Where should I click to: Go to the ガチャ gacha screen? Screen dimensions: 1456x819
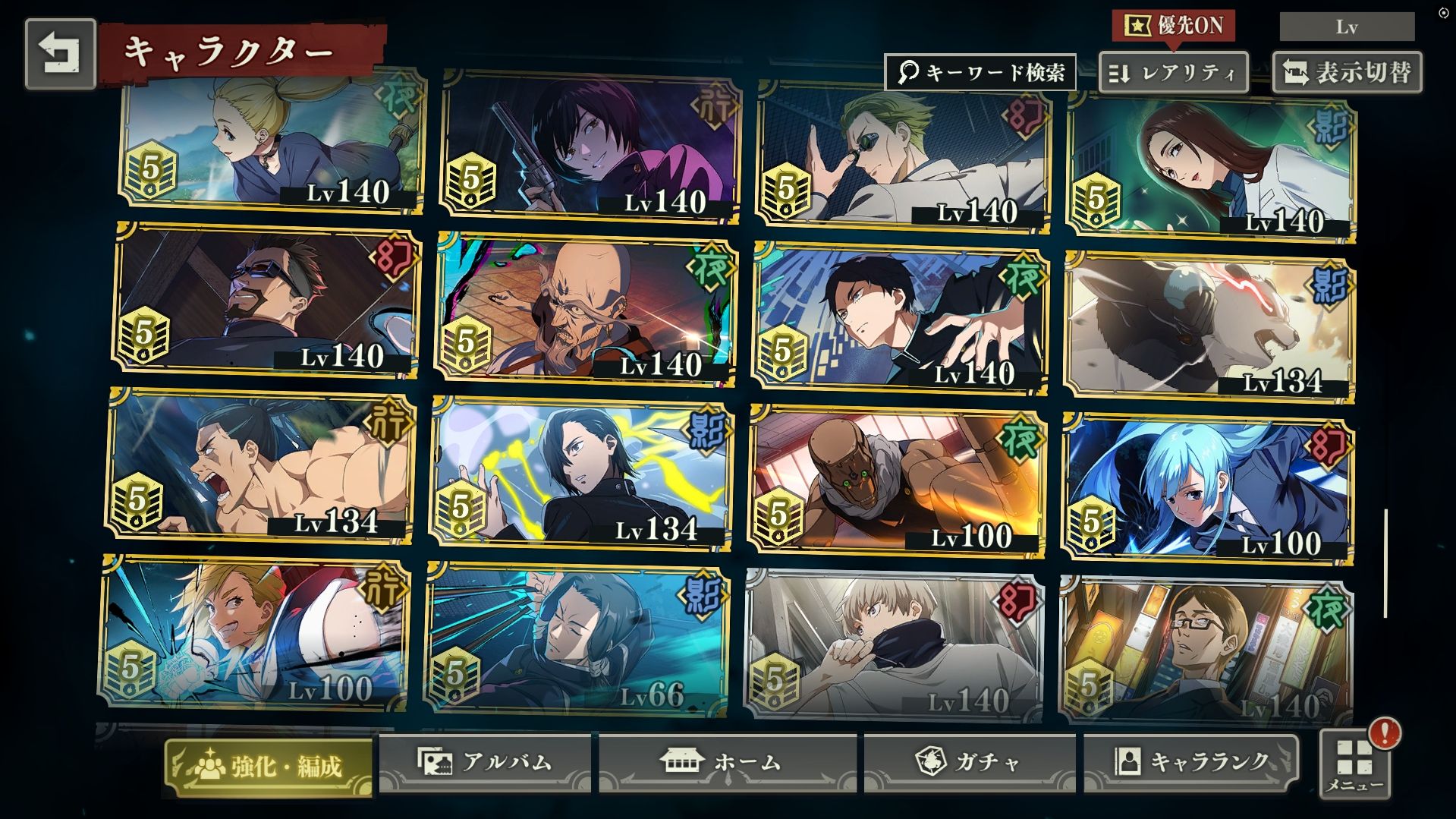point(969,762)
